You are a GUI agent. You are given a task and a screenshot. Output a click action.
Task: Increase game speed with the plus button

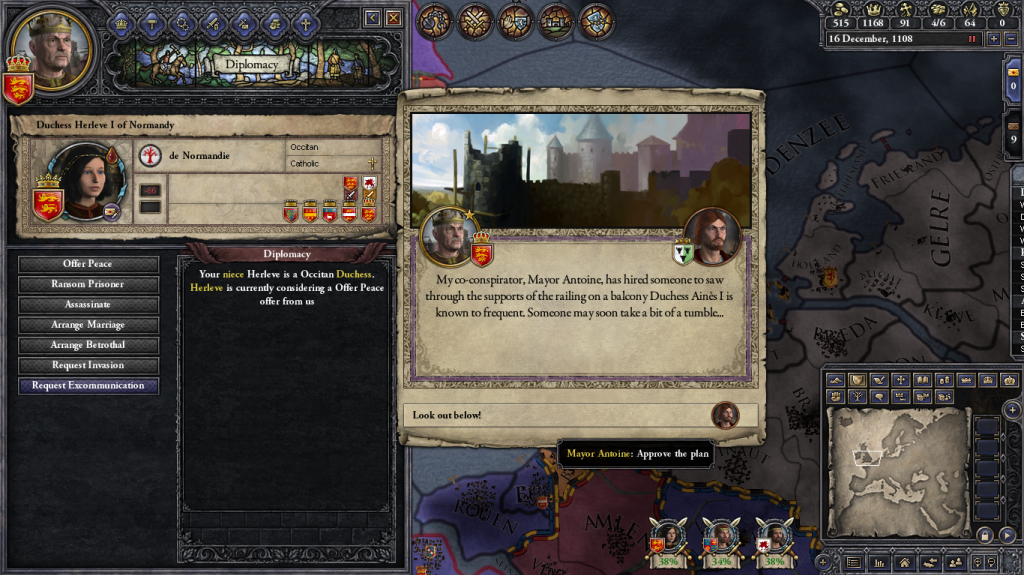pos(993,38)
